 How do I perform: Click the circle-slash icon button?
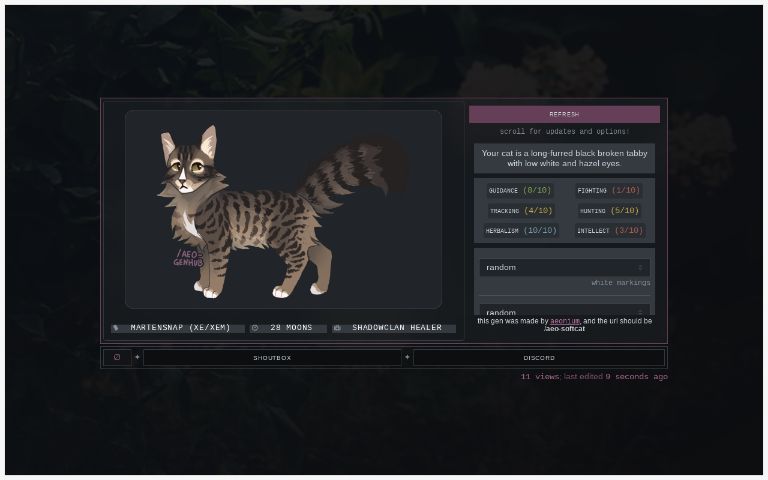pyautogui.click(x=117, y=357)
